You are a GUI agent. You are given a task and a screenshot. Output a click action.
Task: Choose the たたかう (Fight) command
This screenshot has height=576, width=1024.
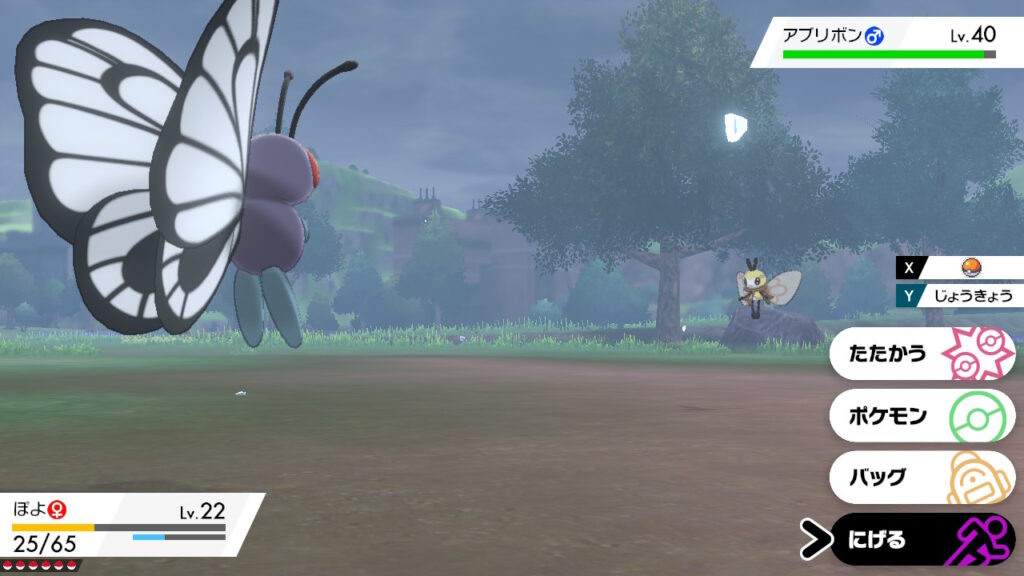[920, 354]
